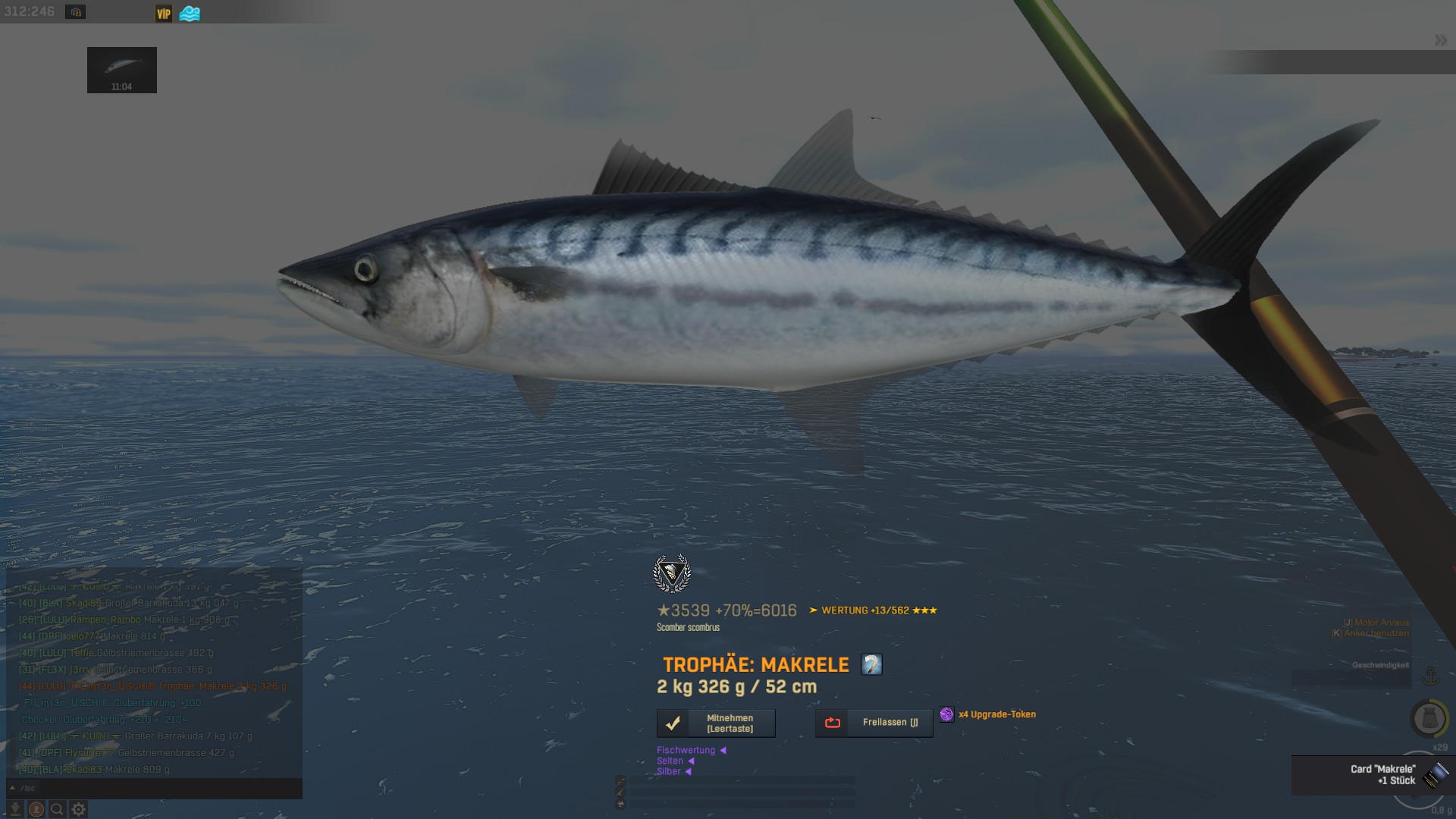The image size is (1456, 819).
Task: Click the purple Selten rarity label
Action: (x=670, y=761)
